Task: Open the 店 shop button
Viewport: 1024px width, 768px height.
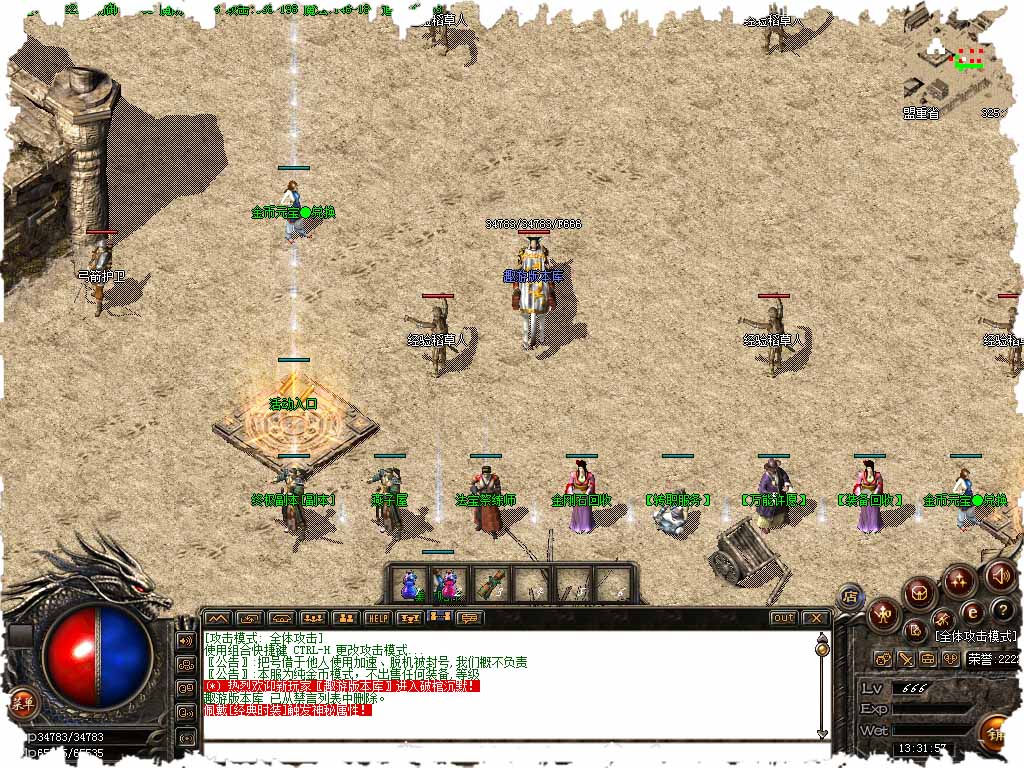Action: coord(850,597)
